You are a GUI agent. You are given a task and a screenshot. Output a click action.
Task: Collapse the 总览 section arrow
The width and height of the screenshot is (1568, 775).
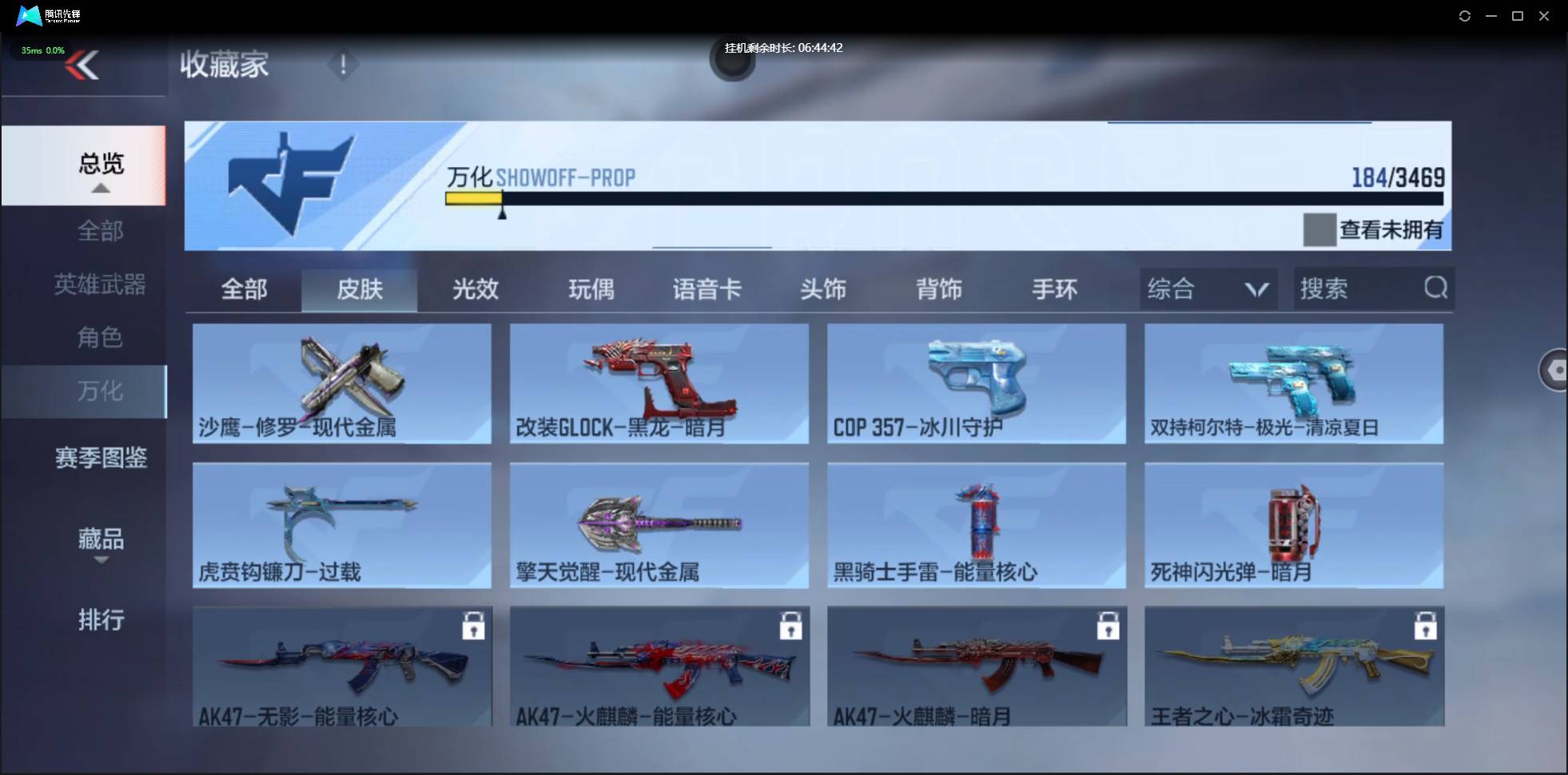click(x=100, y=187)
